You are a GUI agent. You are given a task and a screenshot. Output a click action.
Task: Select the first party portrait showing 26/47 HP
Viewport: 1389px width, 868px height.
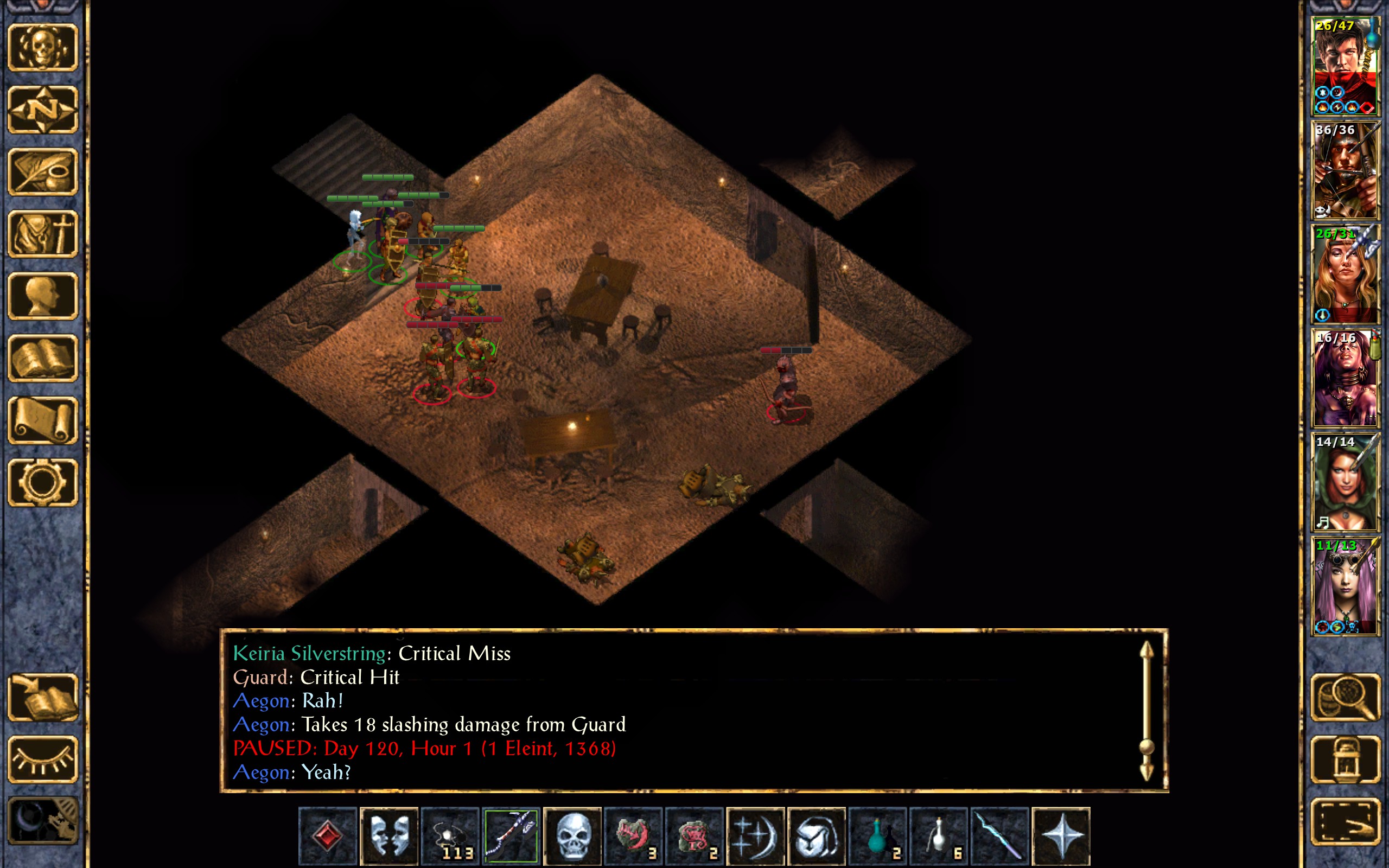[1345, 66]
